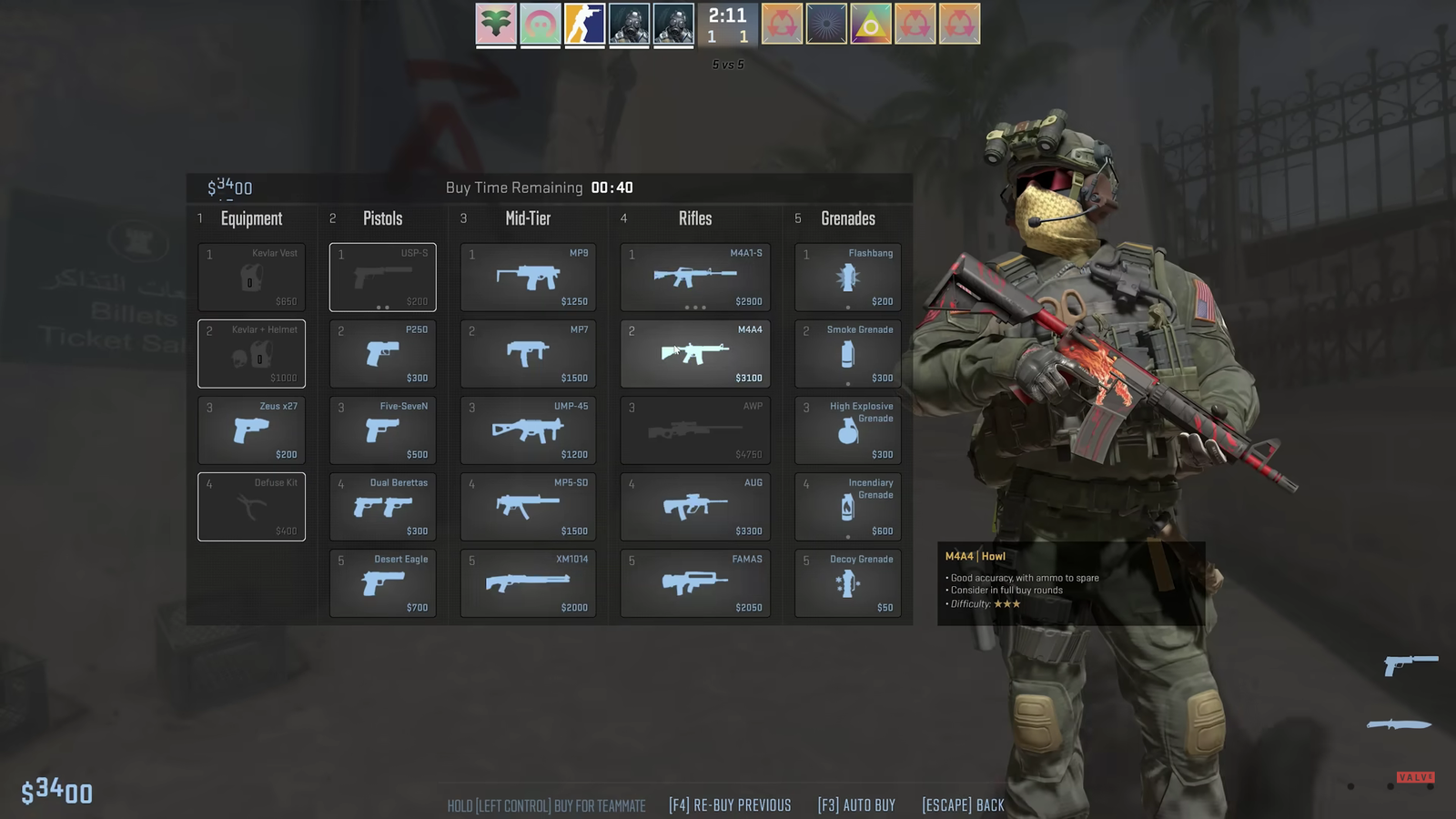The image size is (1456, 819).
Task: Click the AUTO BUY option
Action: [855, 804]
